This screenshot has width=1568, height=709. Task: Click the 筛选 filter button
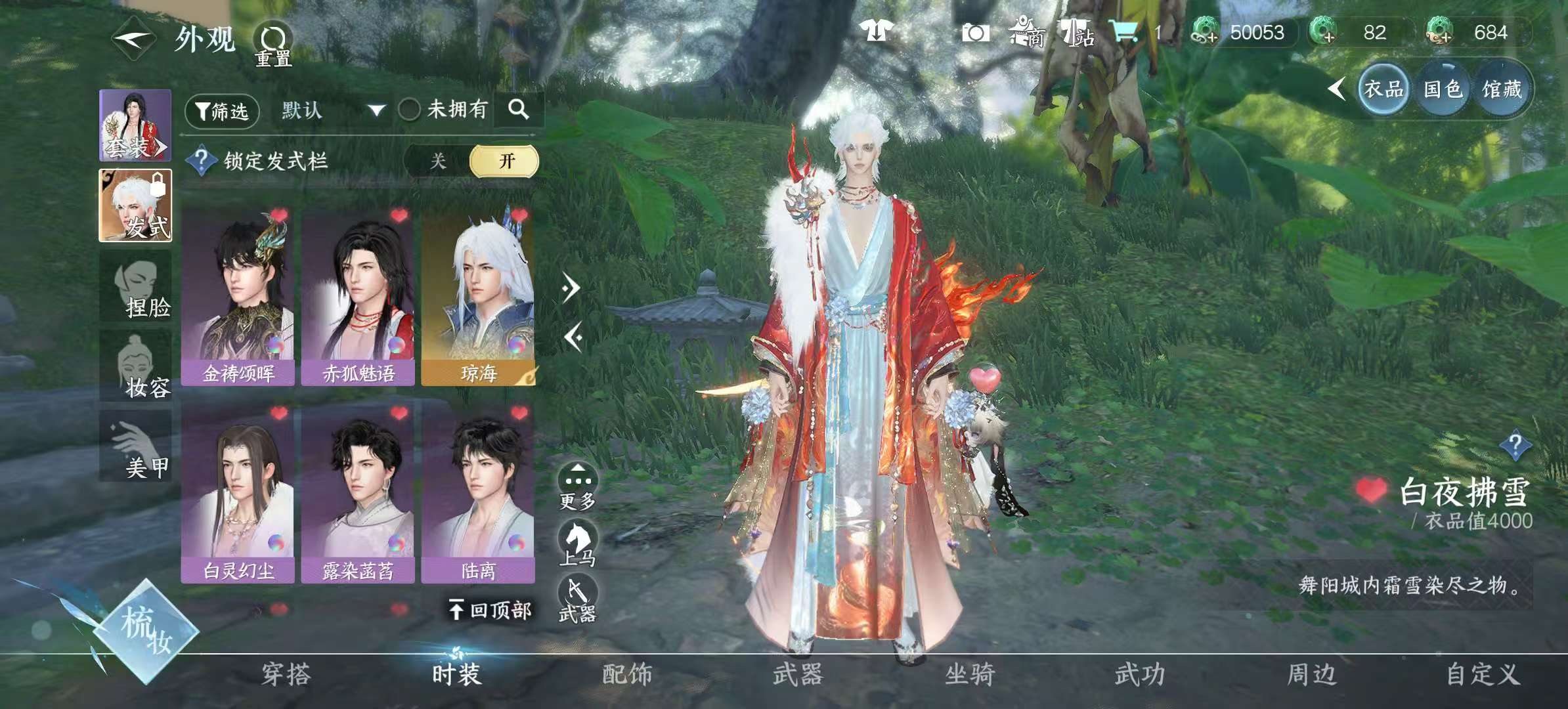(x=221, y=110)
